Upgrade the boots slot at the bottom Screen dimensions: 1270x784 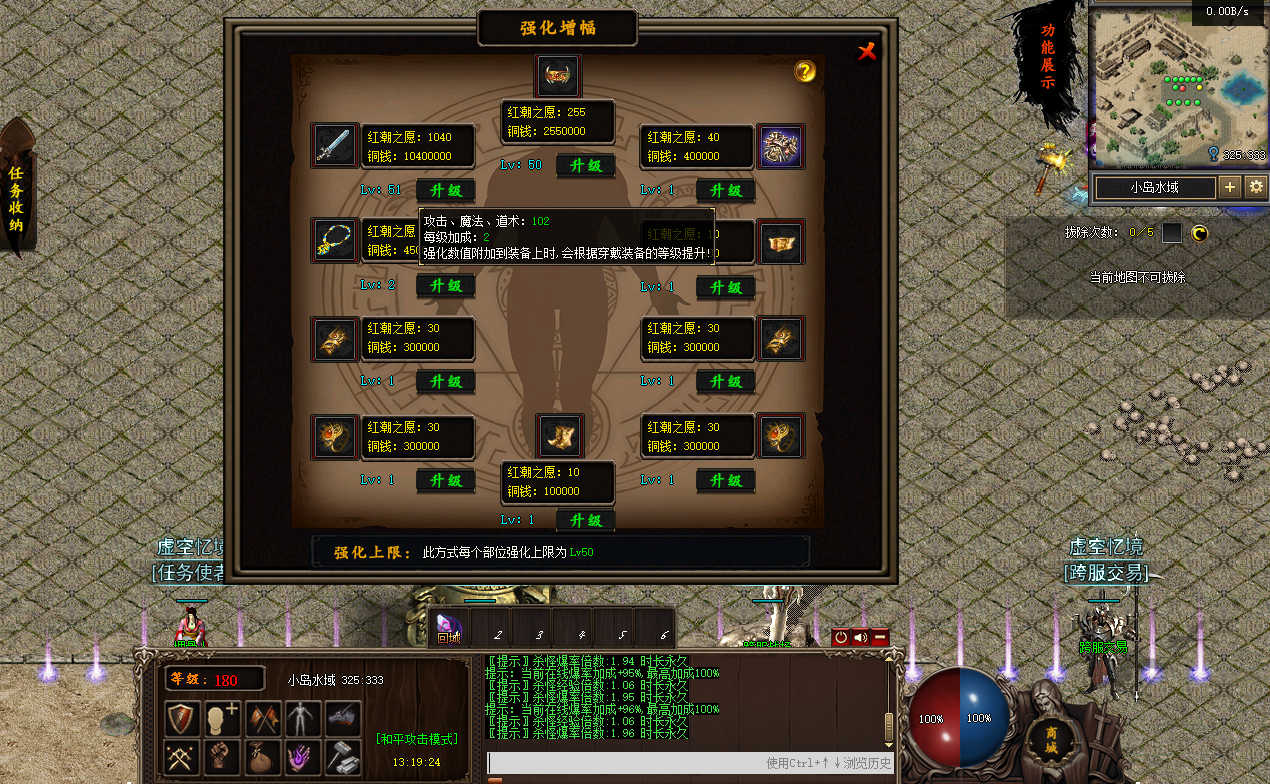(x=585, y=520)
